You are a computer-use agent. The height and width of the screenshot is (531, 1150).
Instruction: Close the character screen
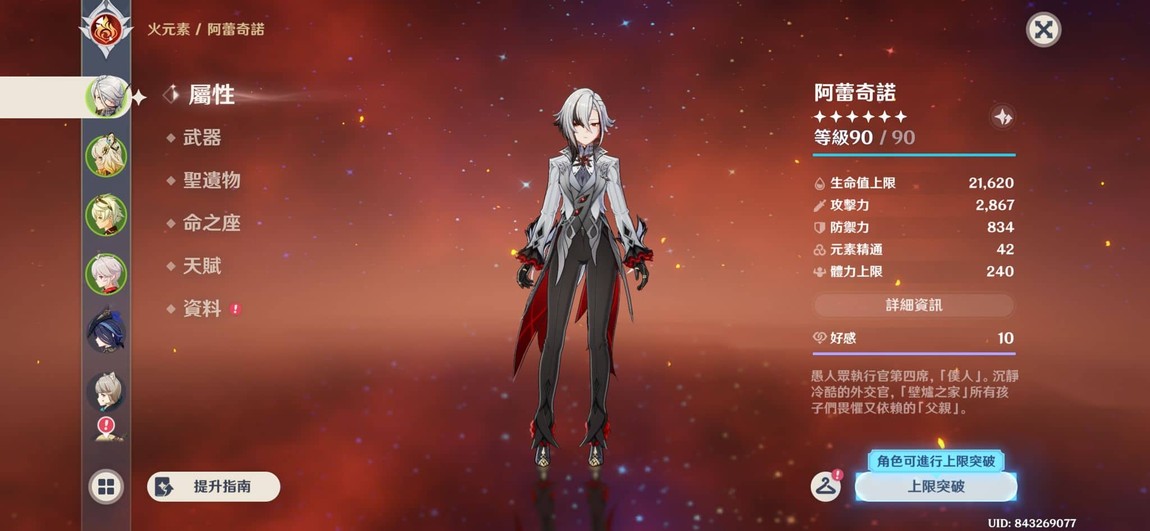(x=1043, y=30)
